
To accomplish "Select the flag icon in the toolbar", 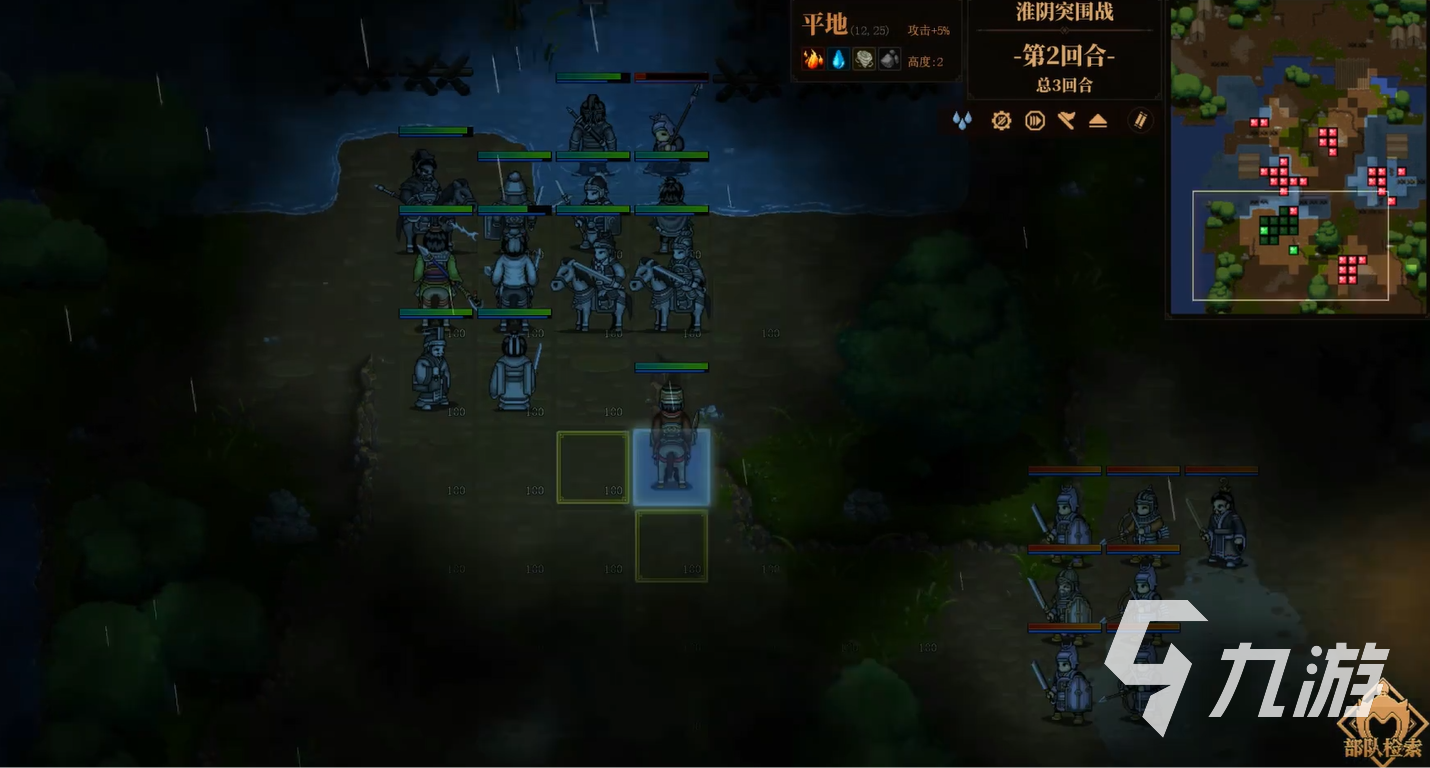I will (x=1066, y=121).
